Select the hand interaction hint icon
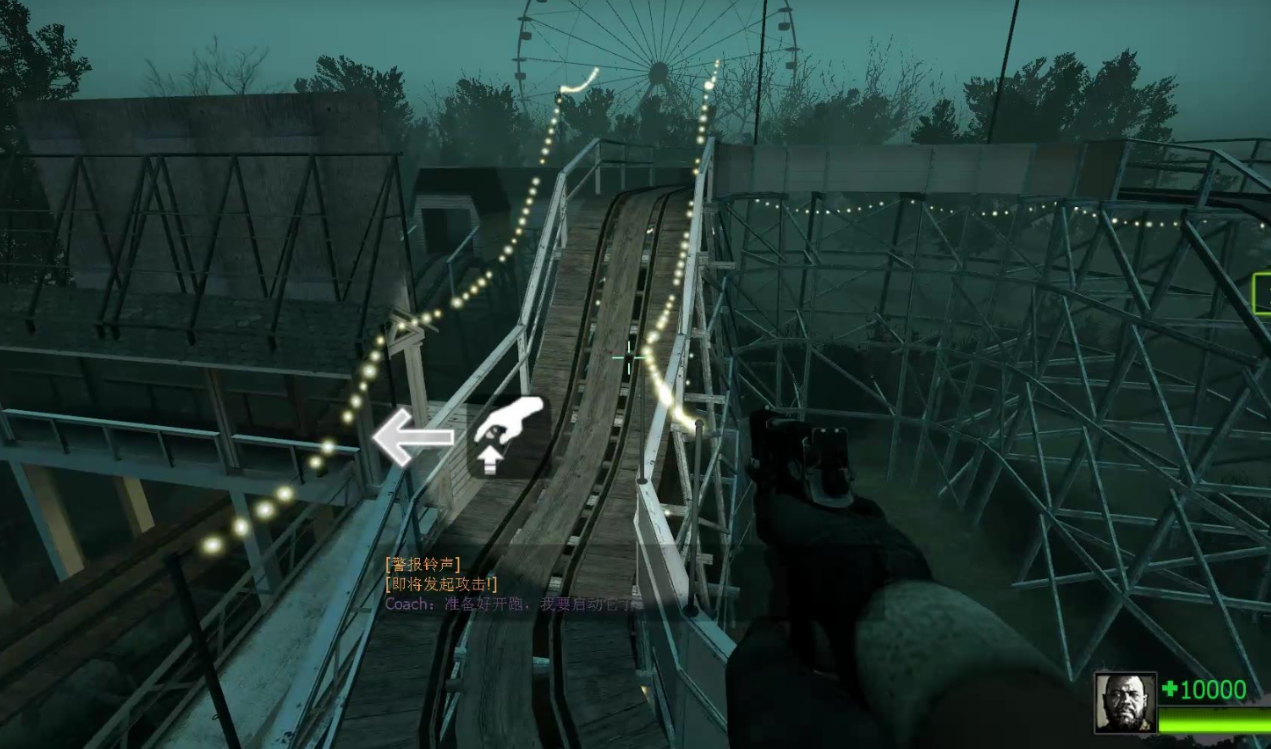 509,436
